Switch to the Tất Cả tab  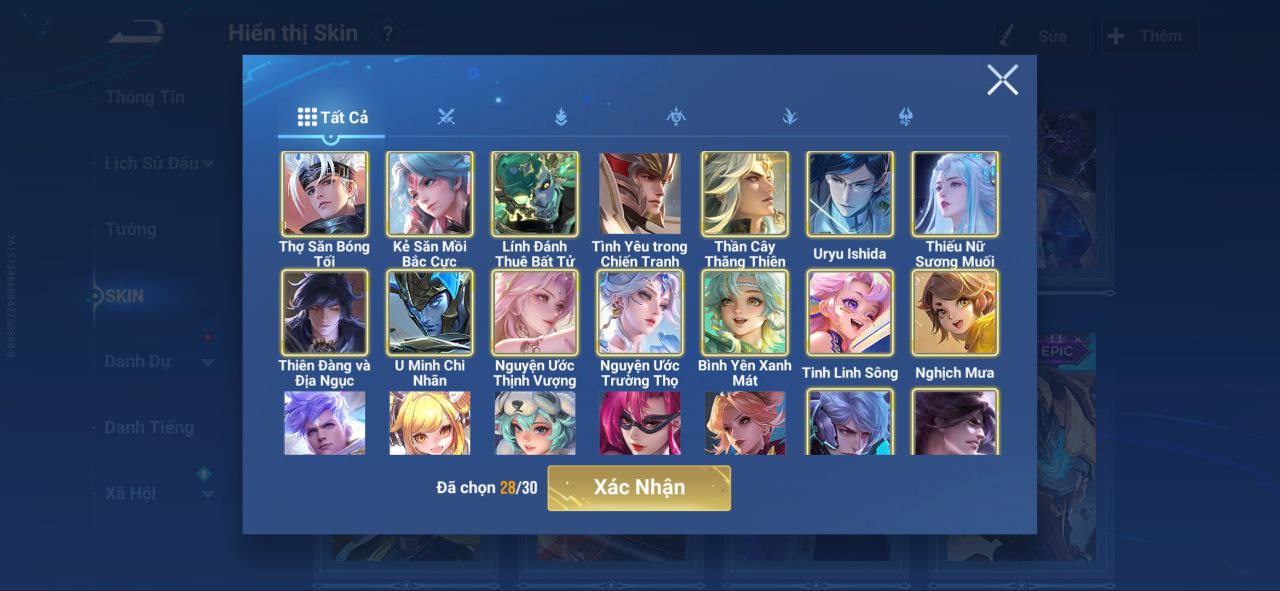[333, 117]
